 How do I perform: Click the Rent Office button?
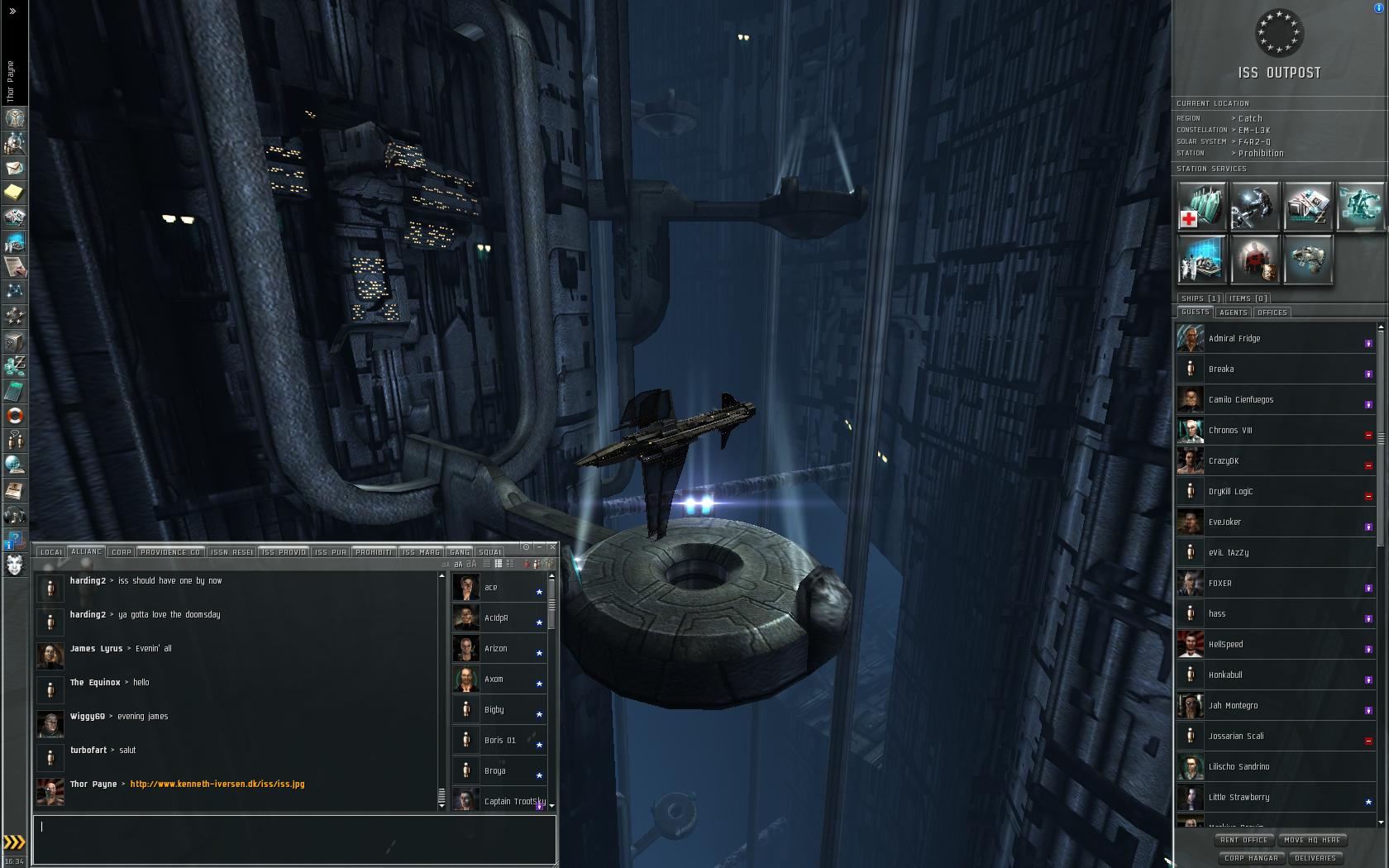(x=1243, y=840)
